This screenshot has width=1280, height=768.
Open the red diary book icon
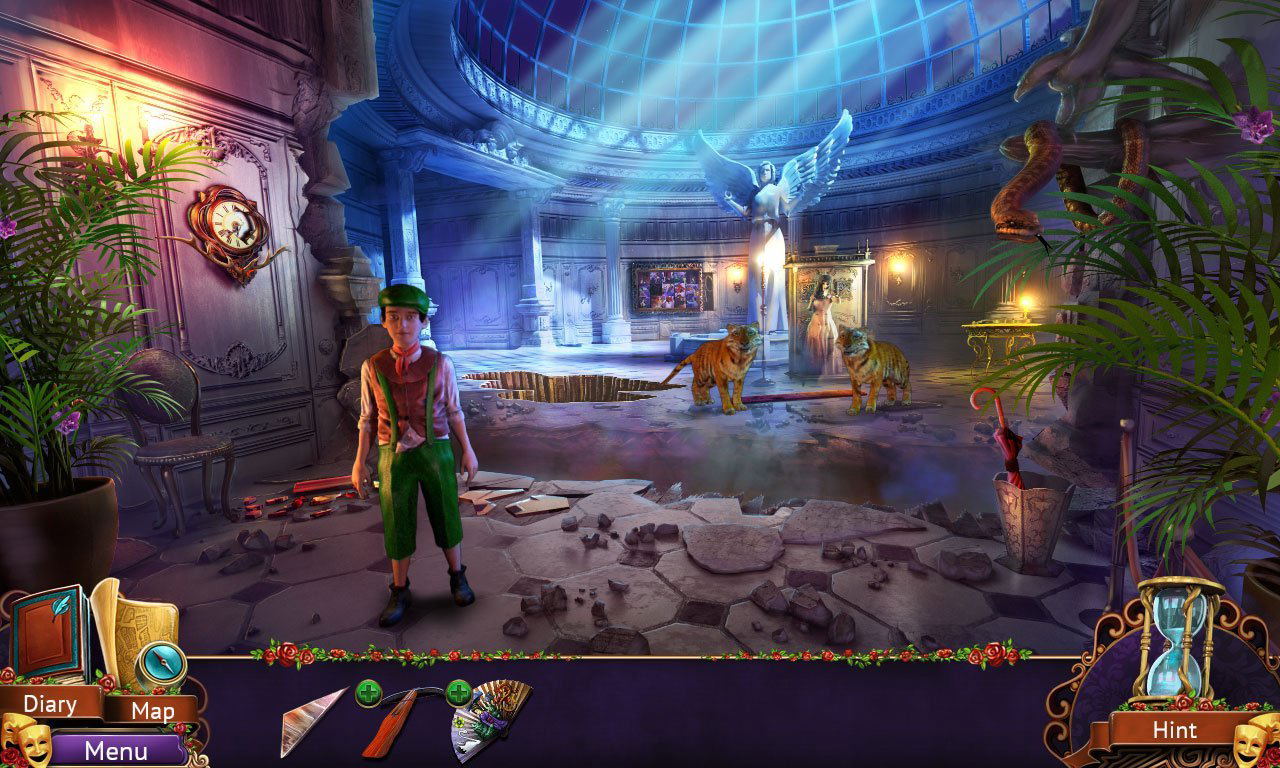[46, 634]
